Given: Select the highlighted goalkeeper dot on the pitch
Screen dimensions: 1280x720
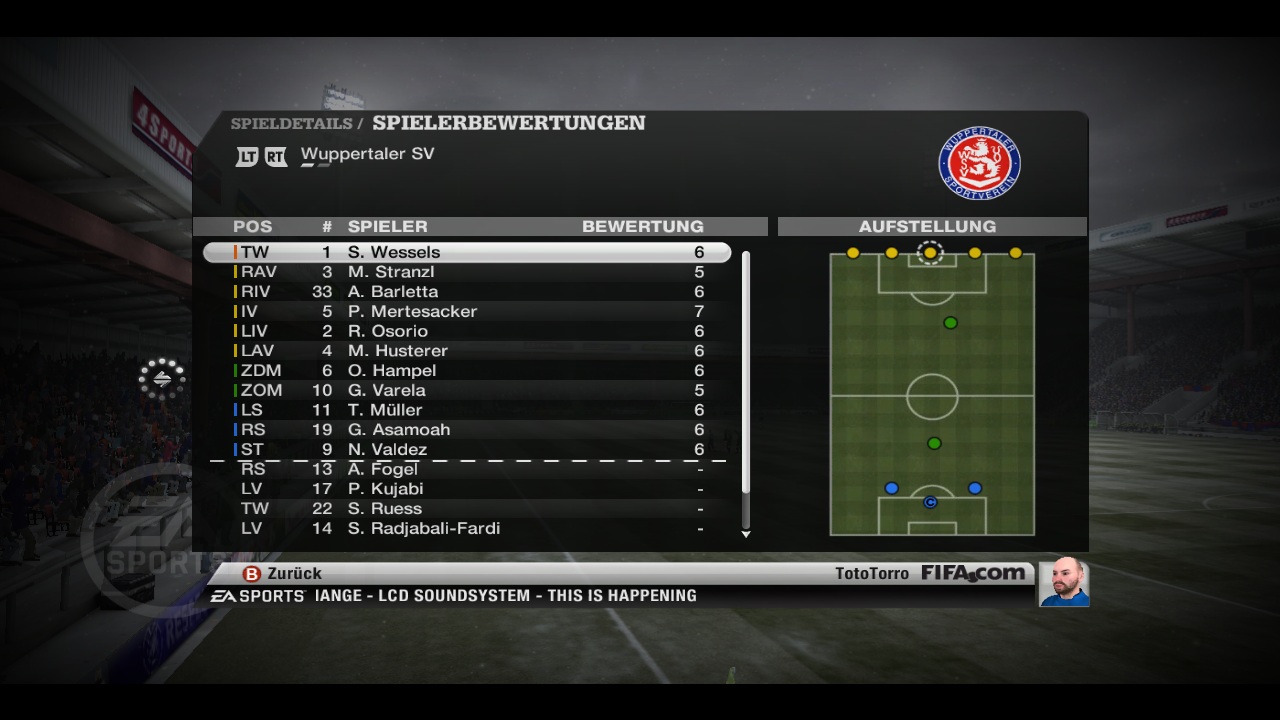Looking at the screenshot, I should click(x=930, y=253).
